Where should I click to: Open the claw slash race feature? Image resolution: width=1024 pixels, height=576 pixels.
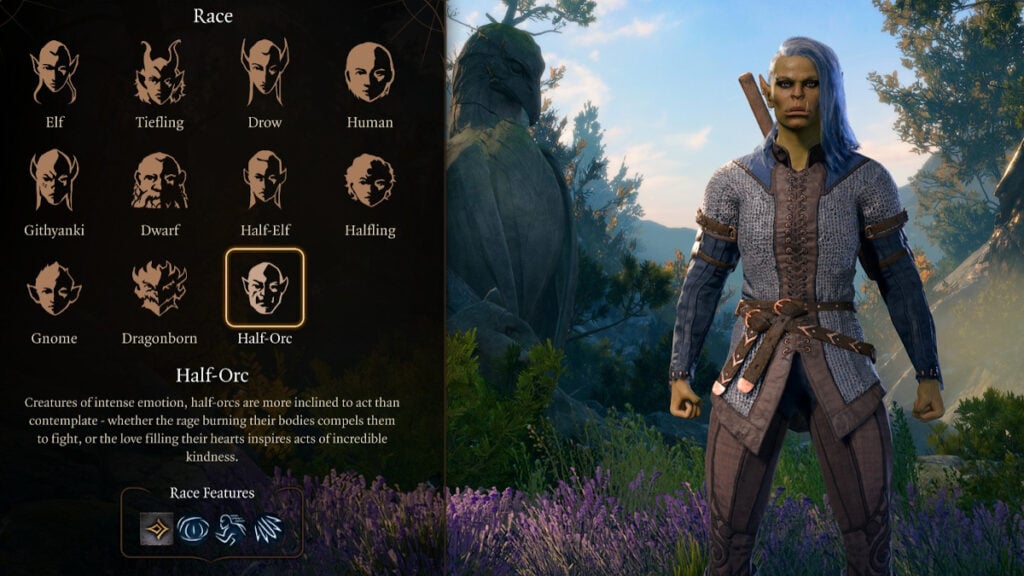pyautogui.click(x=267, y=527)
